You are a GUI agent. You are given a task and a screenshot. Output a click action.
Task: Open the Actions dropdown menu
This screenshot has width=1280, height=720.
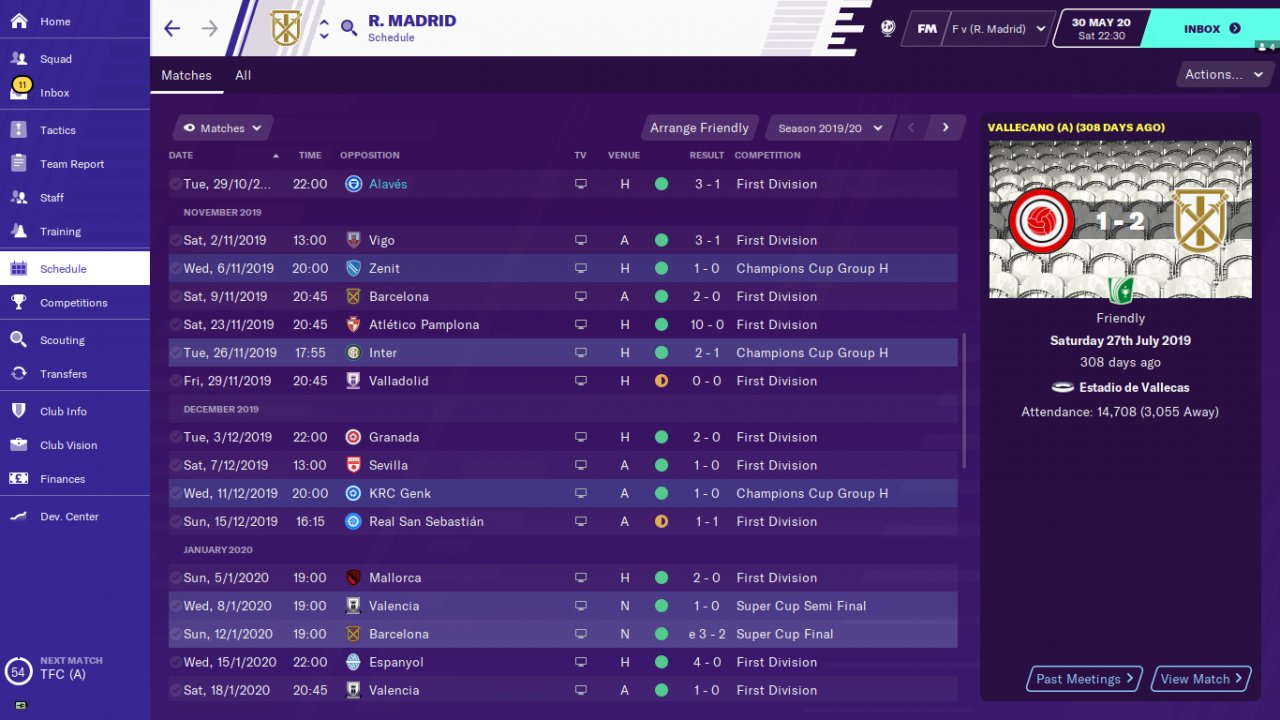(1223, 74)
